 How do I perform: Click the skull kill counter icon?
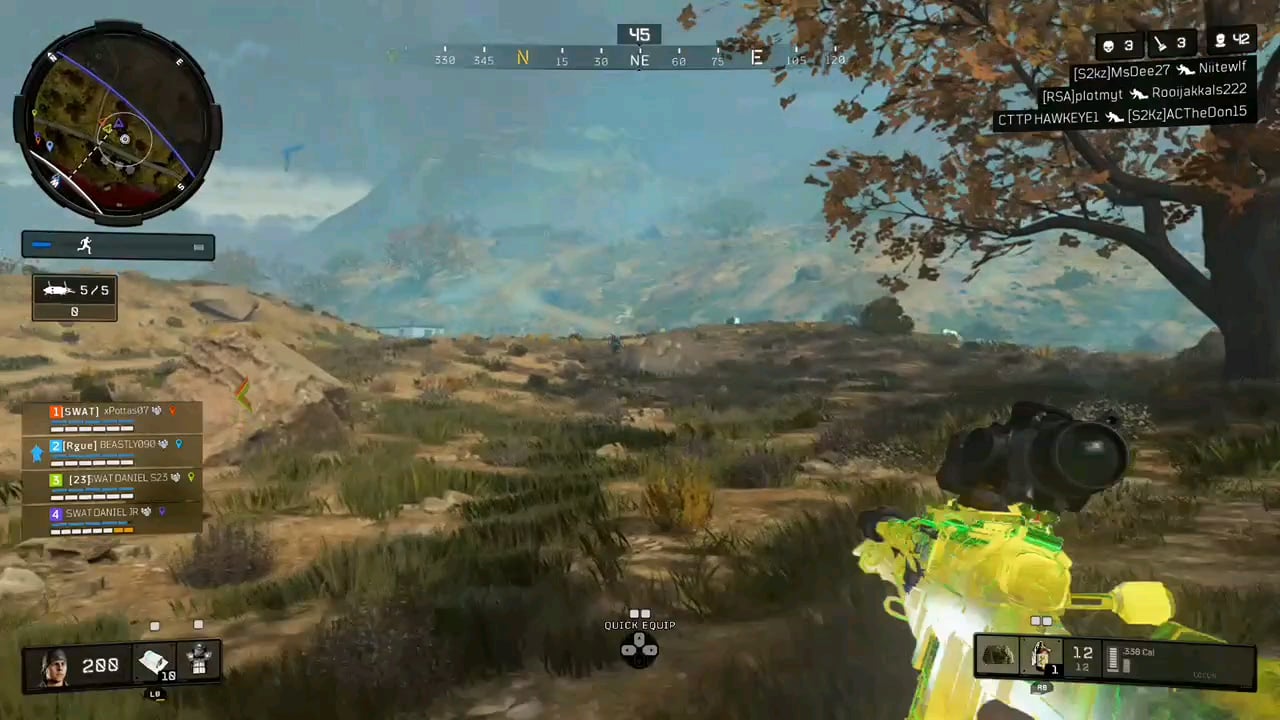coord(1108,44)
